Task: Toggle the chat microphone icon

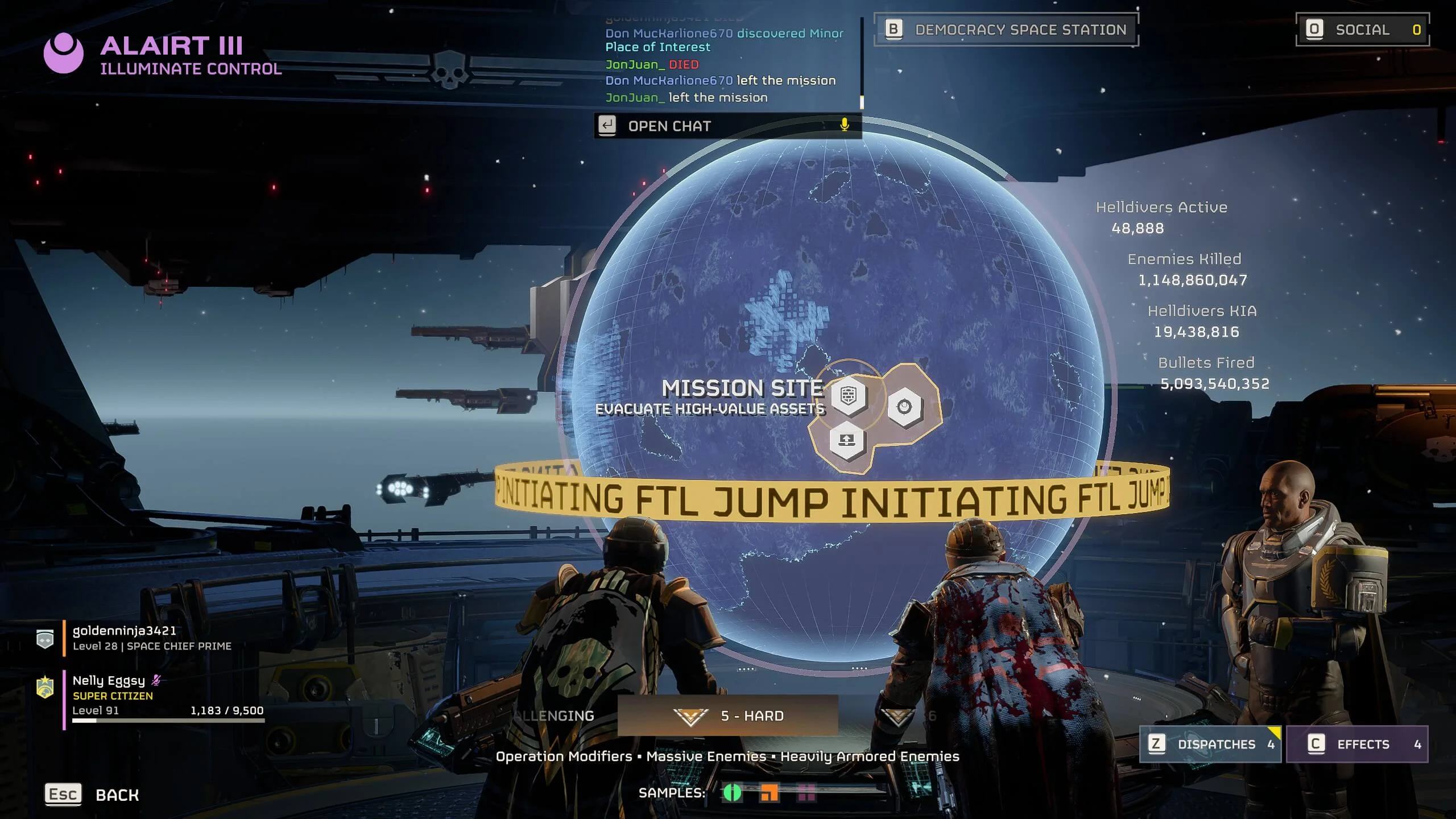Action: pyautogui.click(x=845, y=125)
